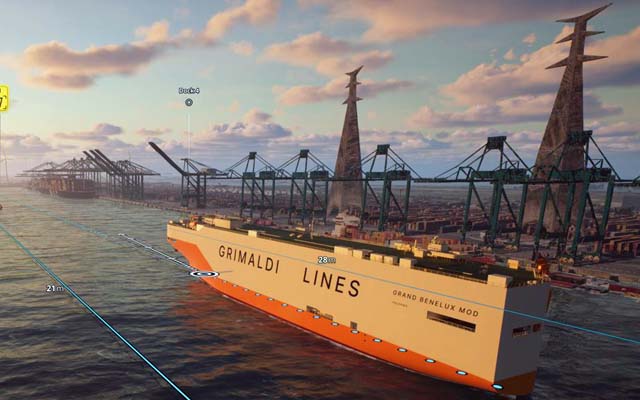Select the Dock4 waypoint marker
640x400 pixels.
click(x=188, y=102)
